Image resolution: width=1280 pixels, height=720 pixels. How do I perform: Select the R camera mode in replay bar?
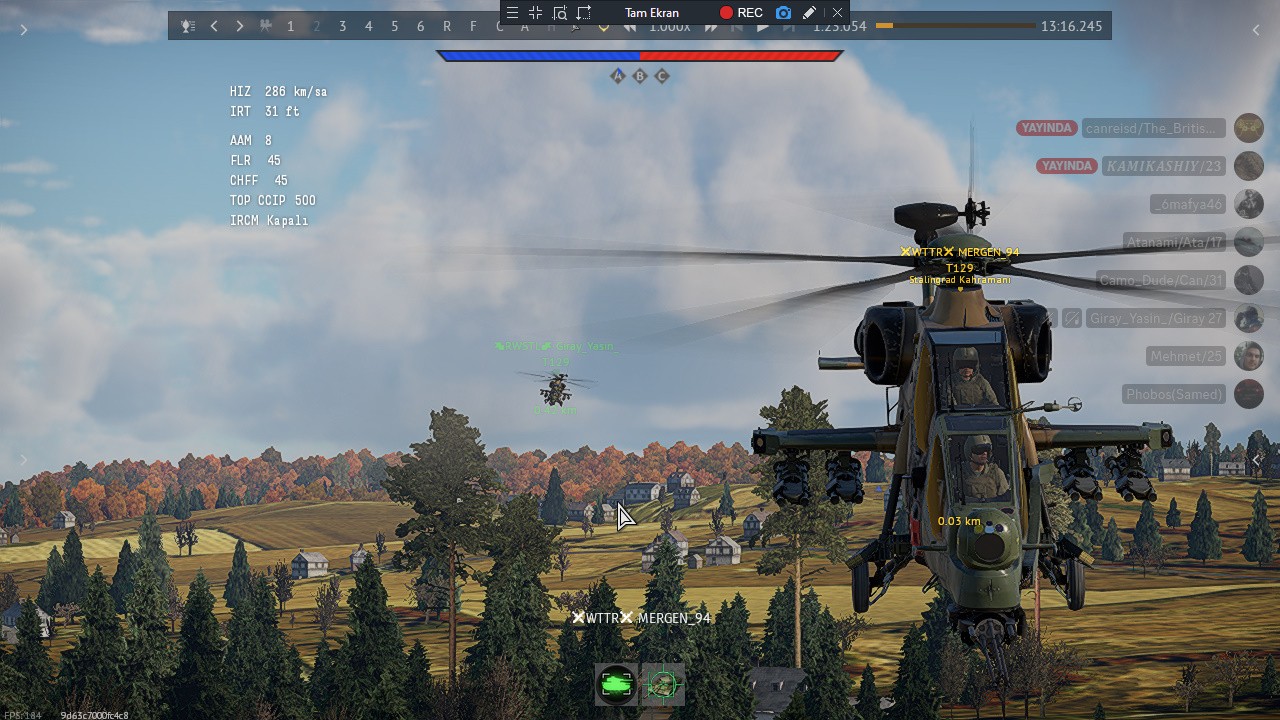pyautogui.click(x=446, y=26)
